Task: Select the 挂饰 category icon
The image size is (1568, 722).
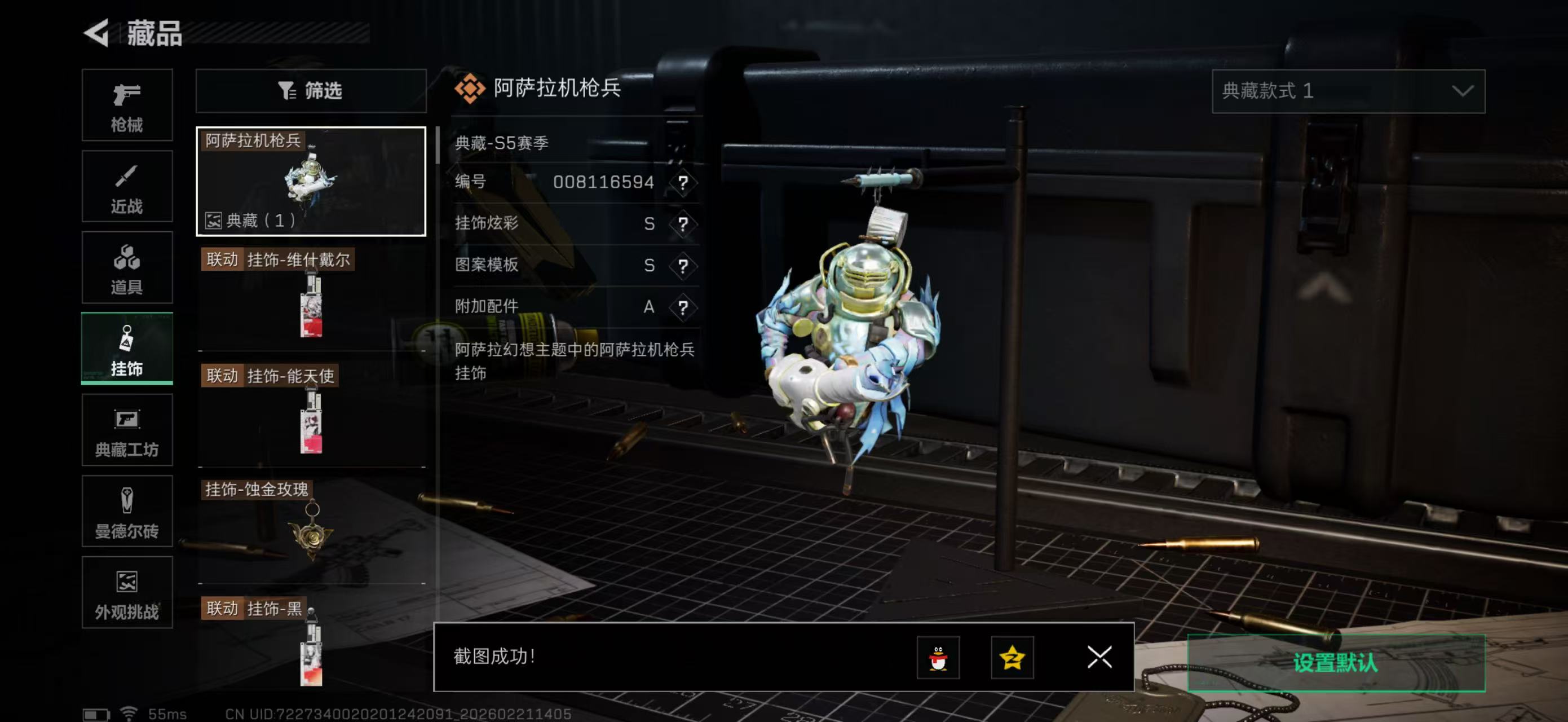Action: point(127,349)
